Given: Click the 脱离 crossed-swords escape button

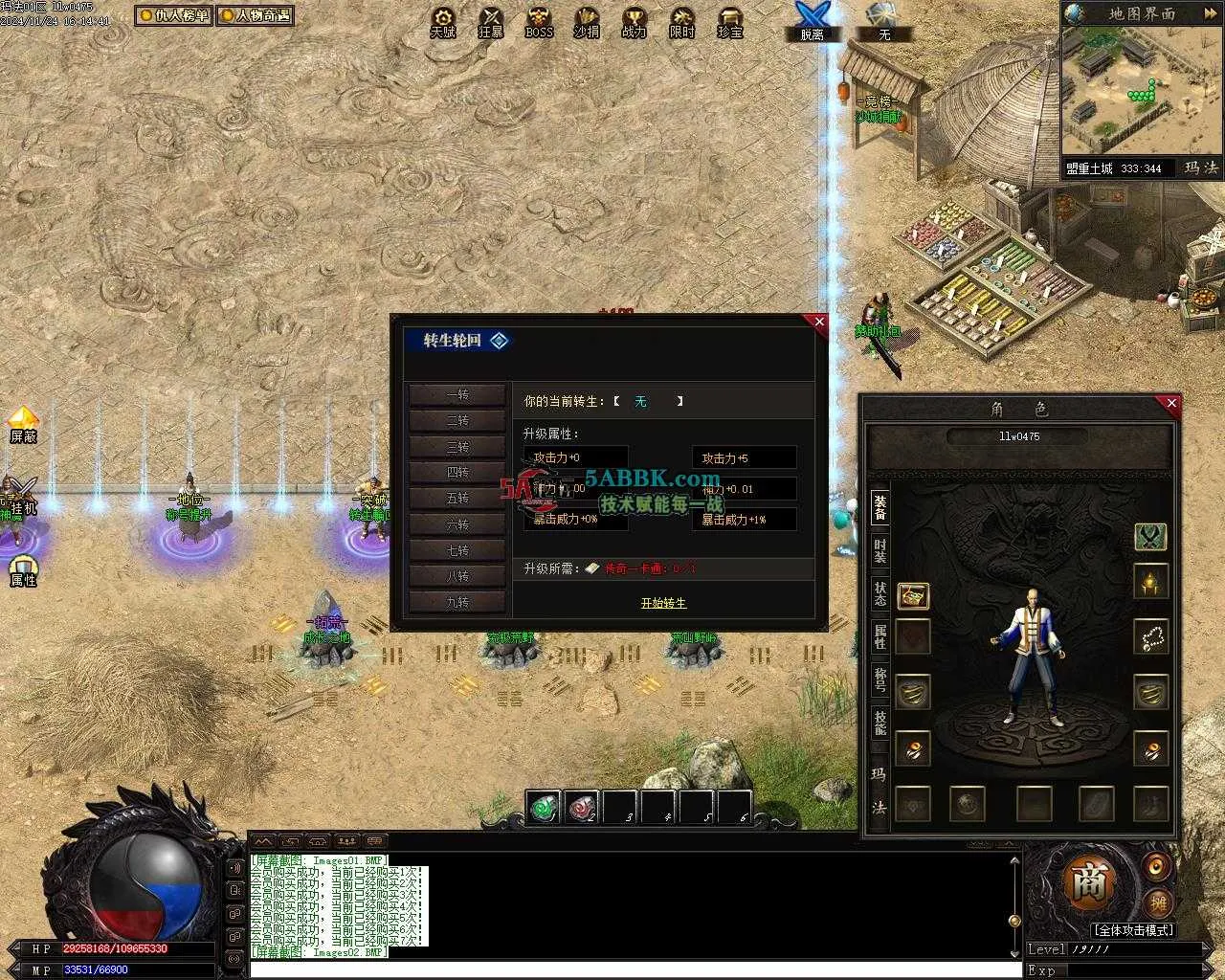Looking at the screenshot, I should point(812,21).
